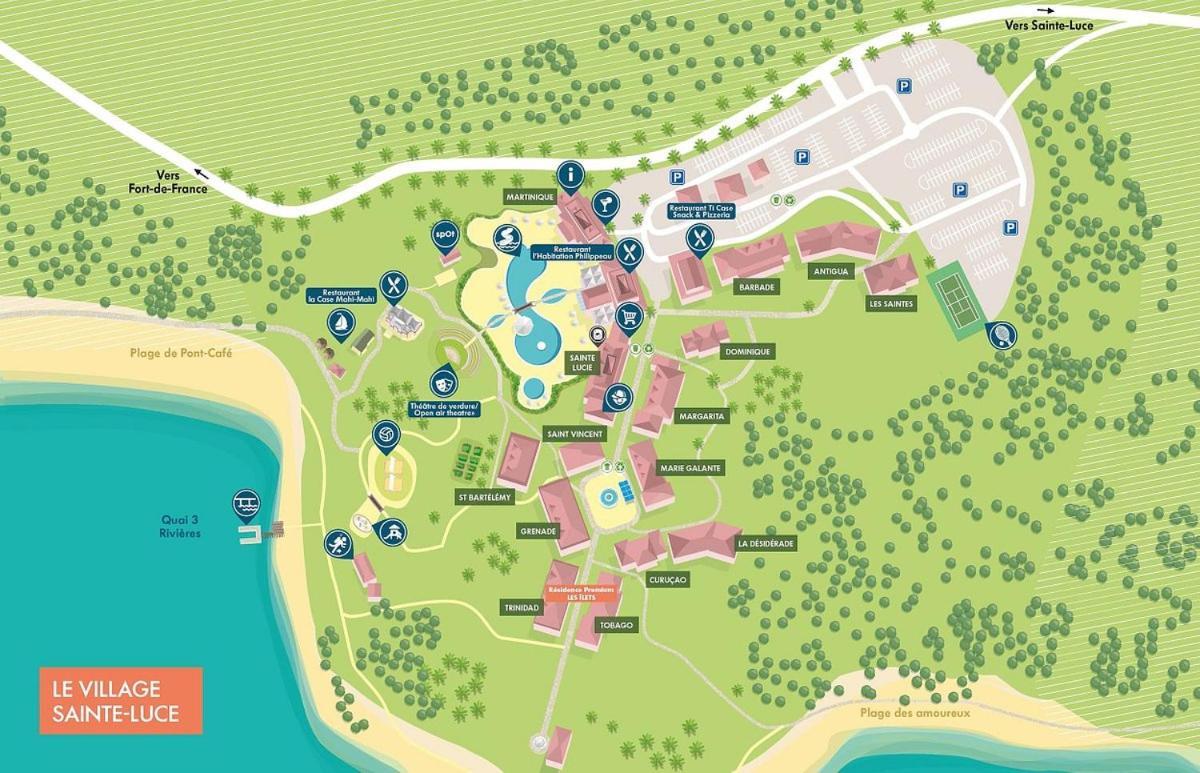
Task: Click the information marker above Martinique
Action: click(571, 177)
